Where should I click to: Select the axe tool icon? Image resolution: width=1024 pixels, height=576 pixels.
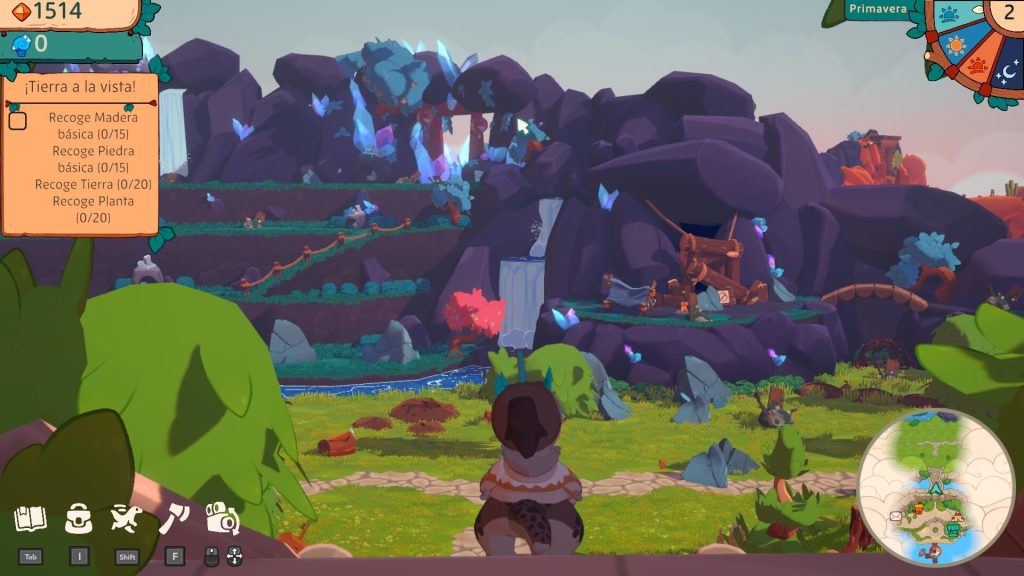174,518
